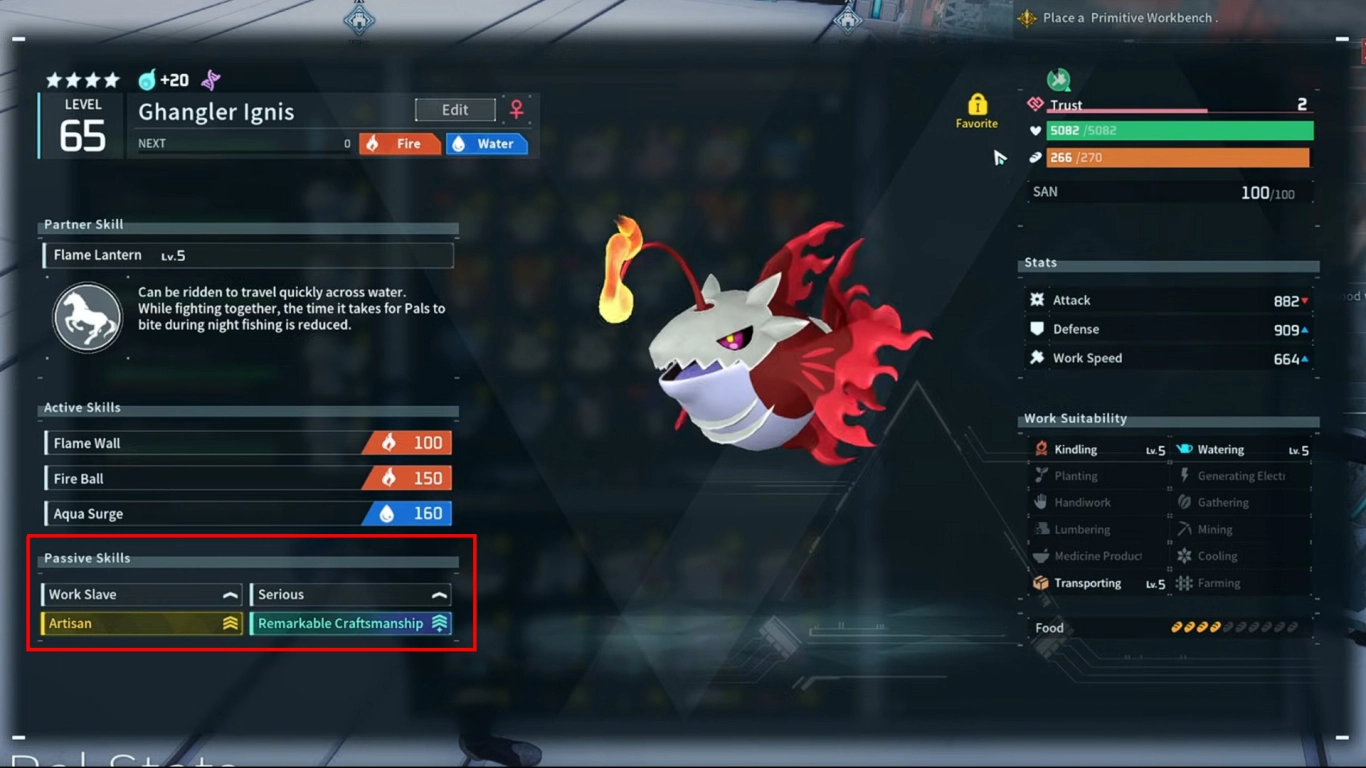Click the Primitive Workbench icon at top right

[x=1027, y=17]
